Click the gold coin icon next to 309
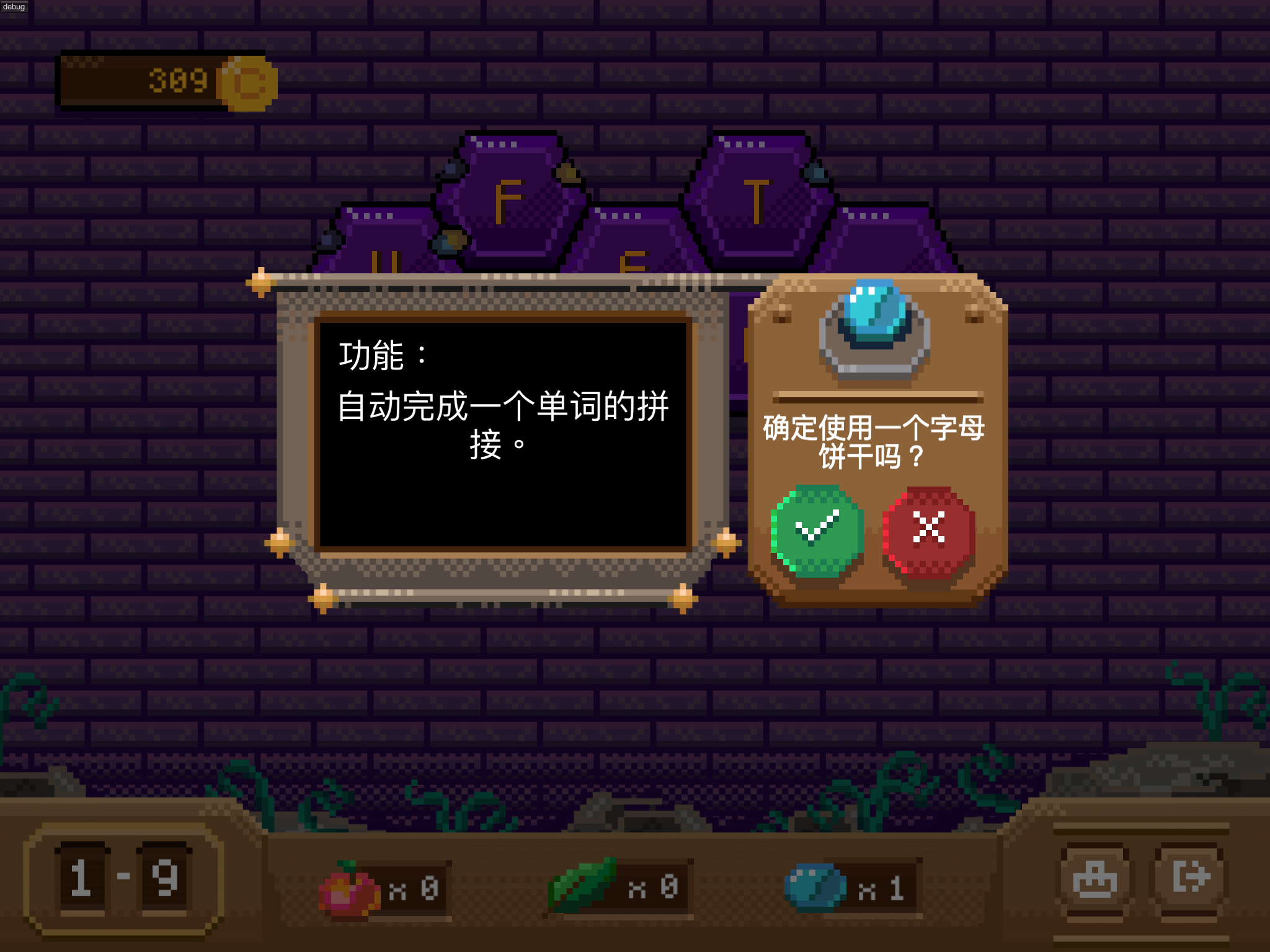1270x952 pixels. pos(247,84)
